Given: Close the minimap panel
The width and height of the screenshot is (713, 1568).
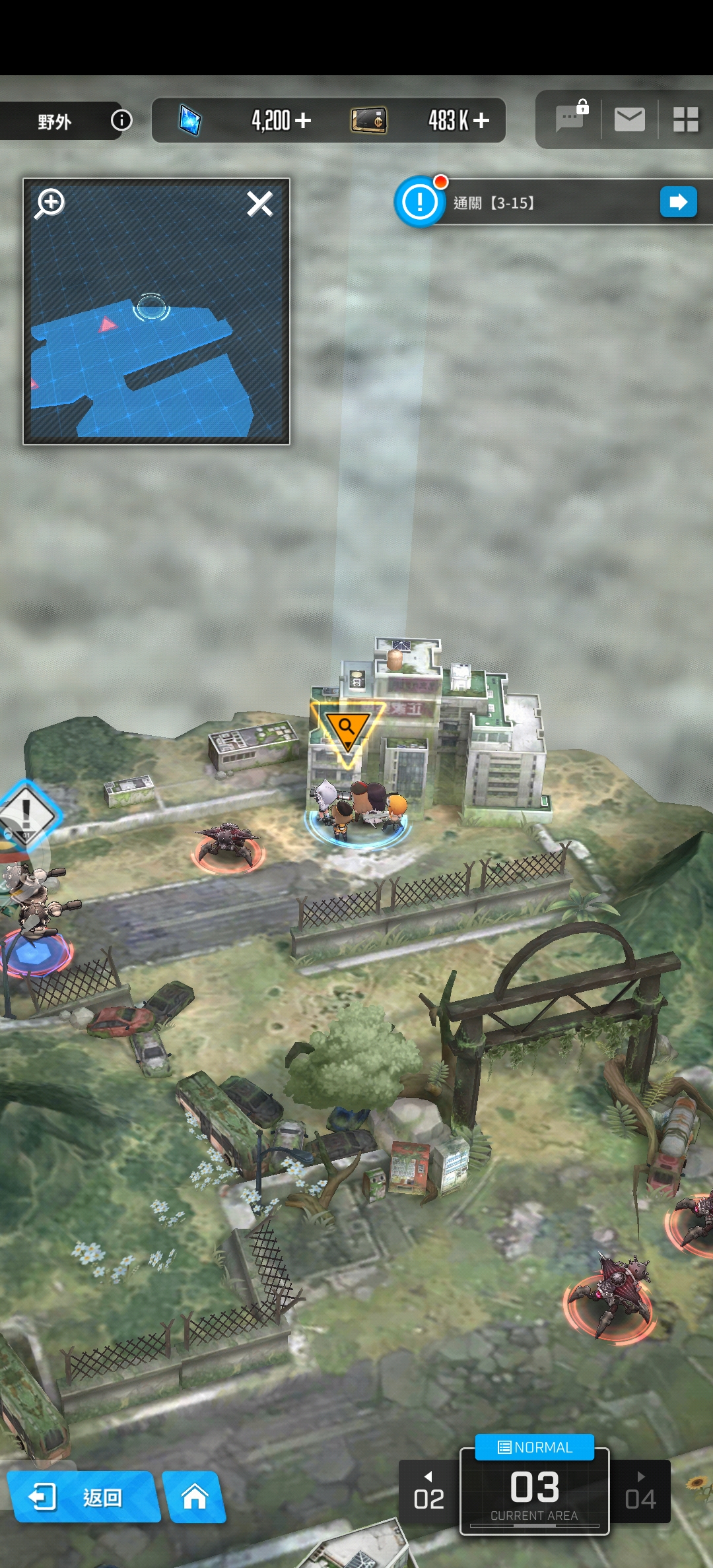Looking at the screenshot, I should tap(259, 203).
